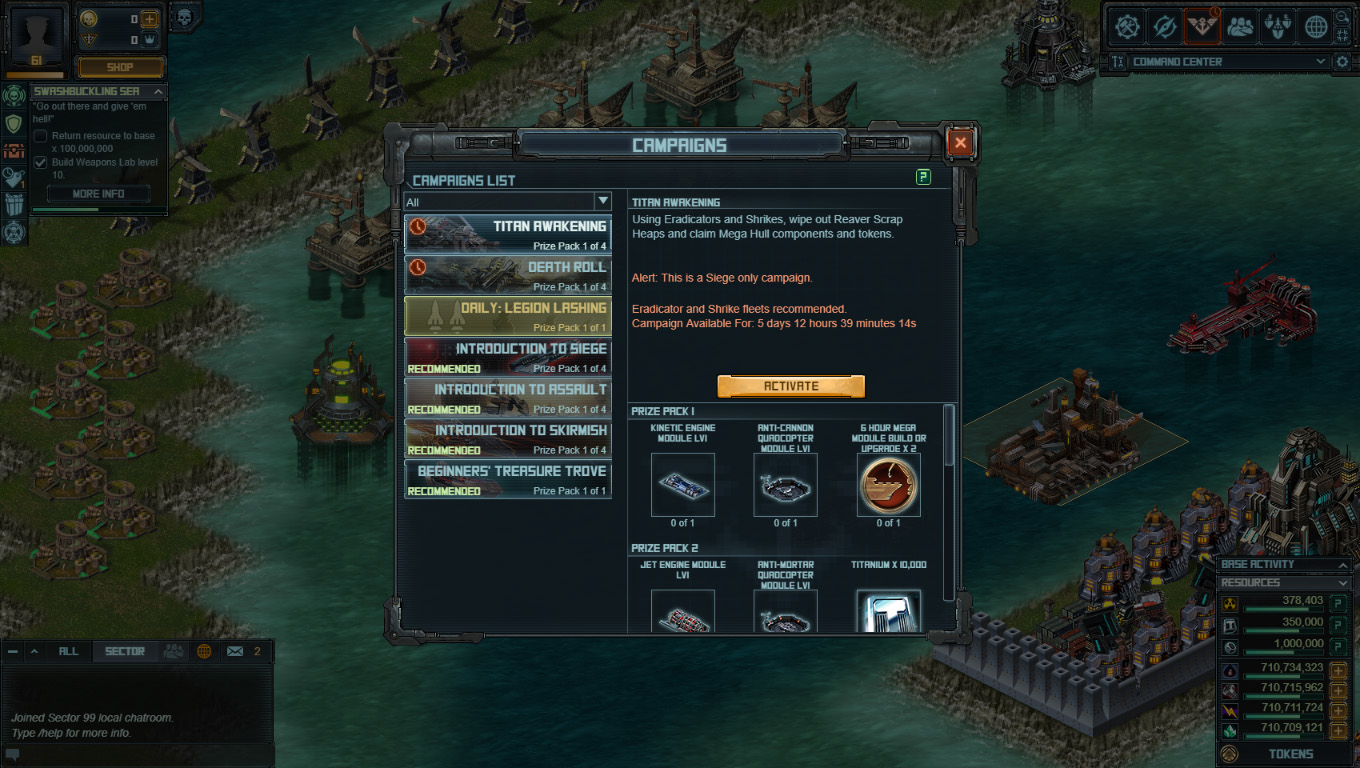Image resolution: width=1360 pixels, height=768 pixels.
Task: Open Introduction to Siege campaign
Action: tap(508, 356)
